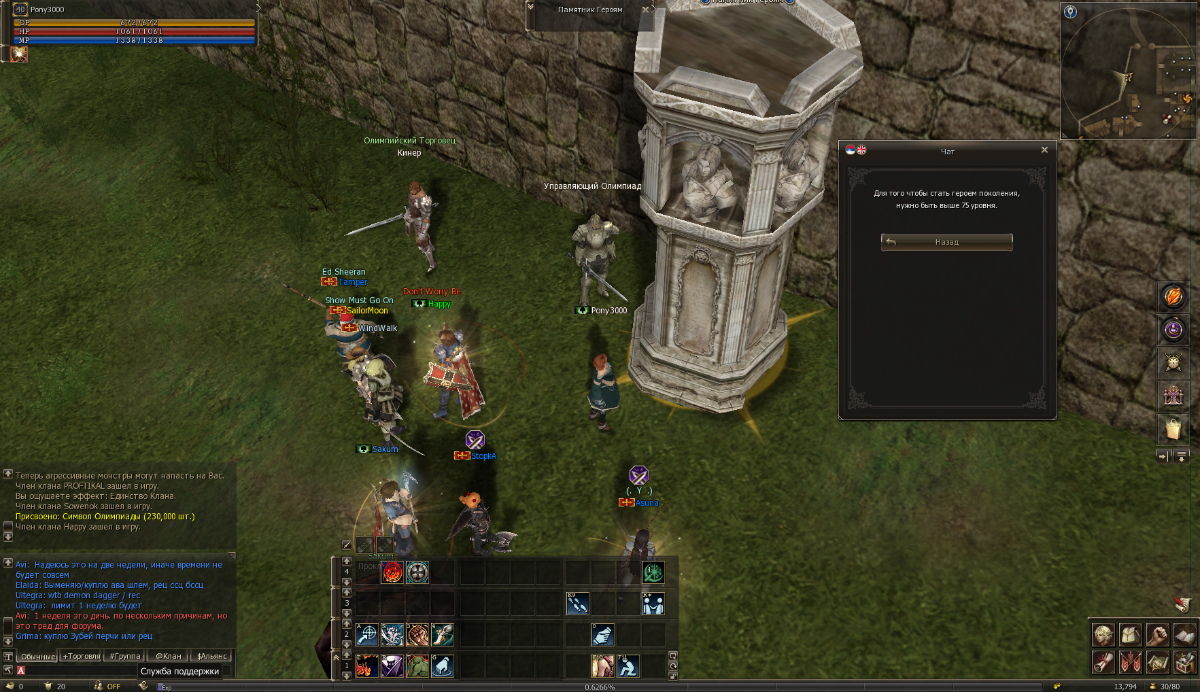Click the minimap location pin icon
Image resolution: width=1200 pixels, height=692 pixels.
pos(1071,11)
